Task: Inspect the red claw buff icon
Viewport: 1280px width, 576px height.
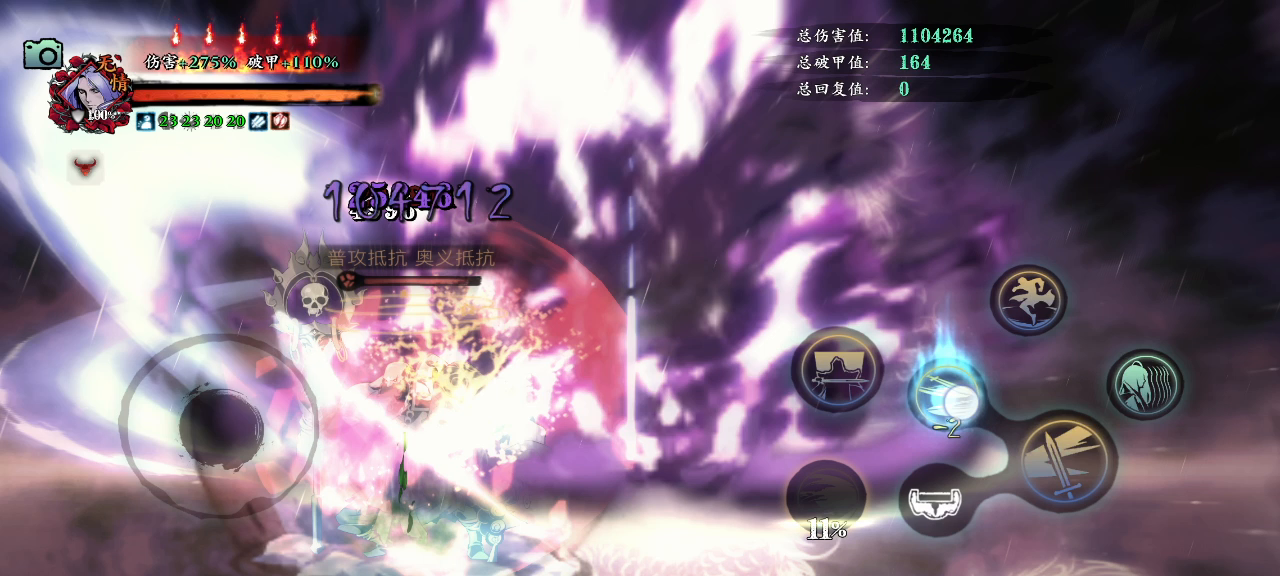Action: [280, 121]
